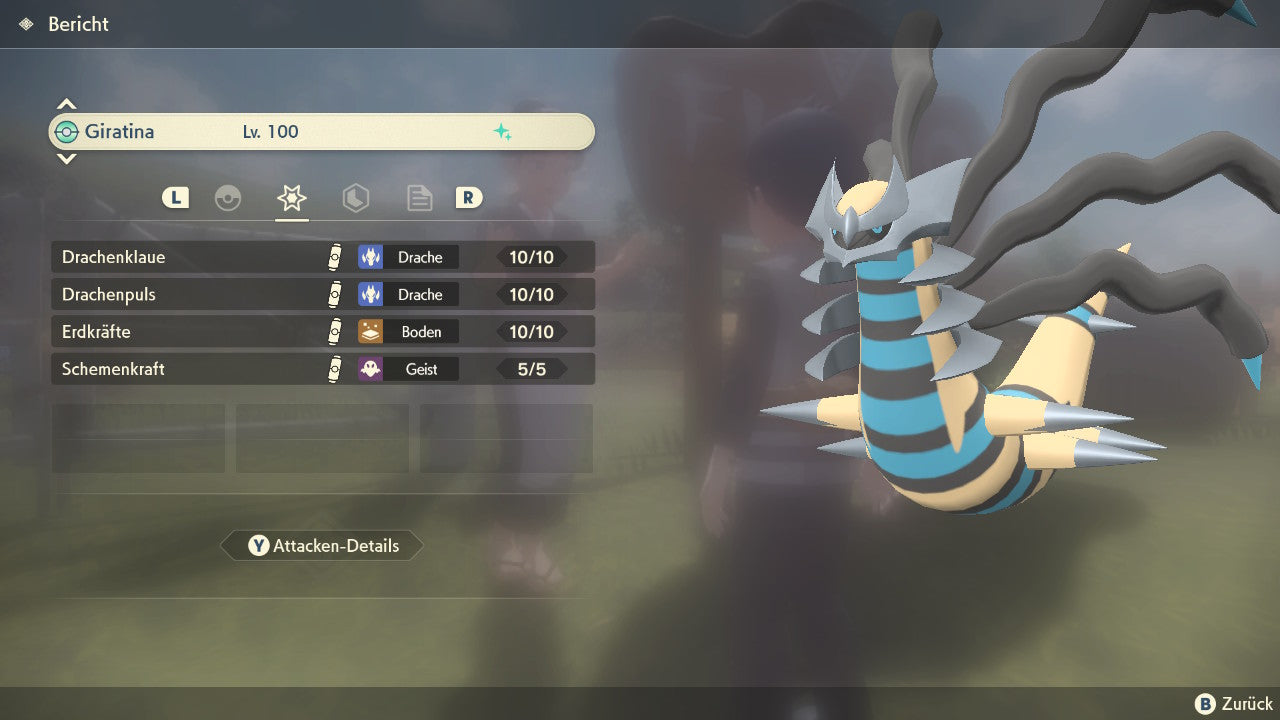The image size is (1280, 720).
Task: Show next Pokémon with down arrow
Action: click(66, 158)
